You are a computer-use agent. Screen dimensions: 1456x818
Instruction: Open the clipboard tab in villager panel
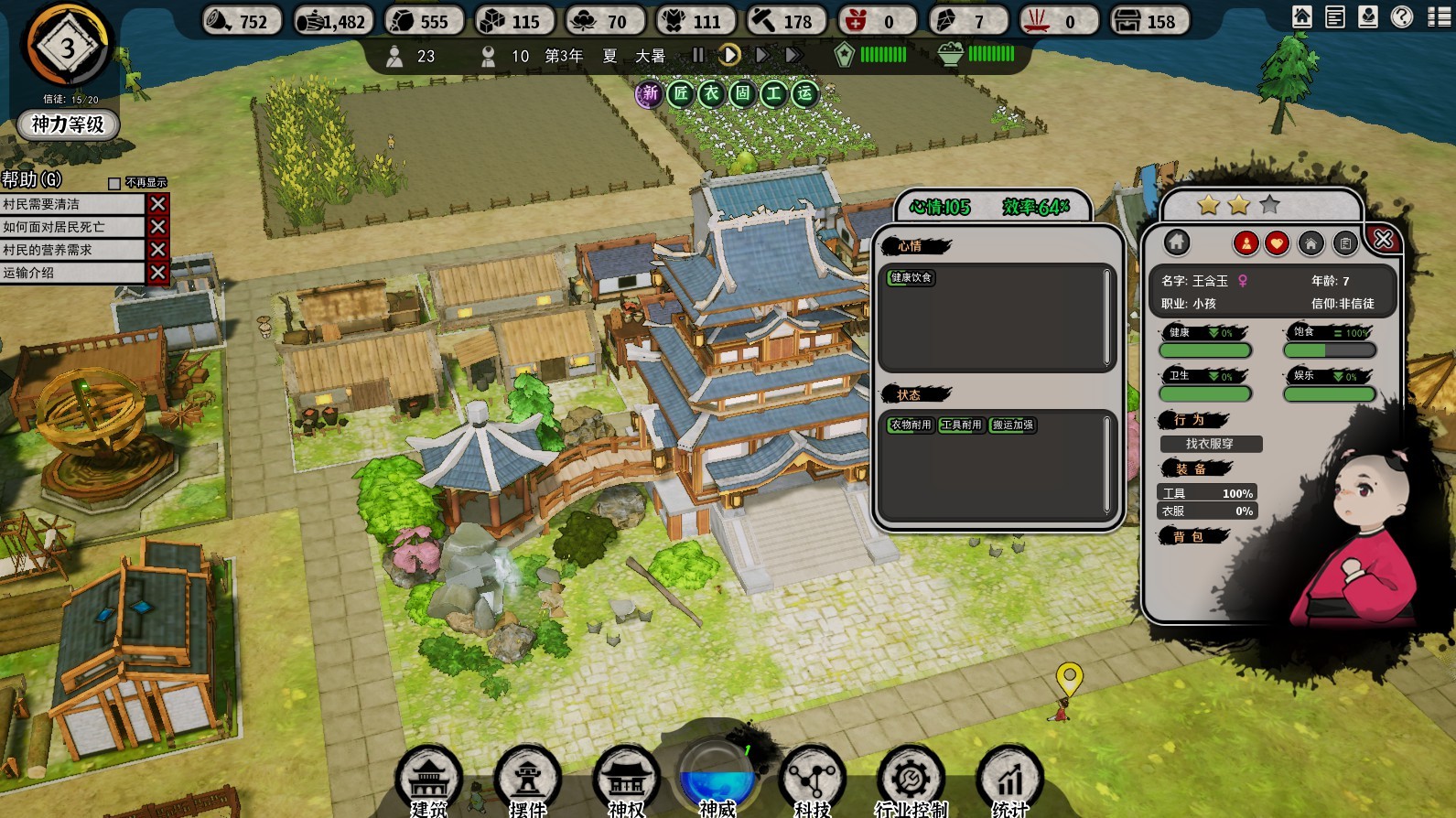pyautogui.click(x=1344, y=242)
